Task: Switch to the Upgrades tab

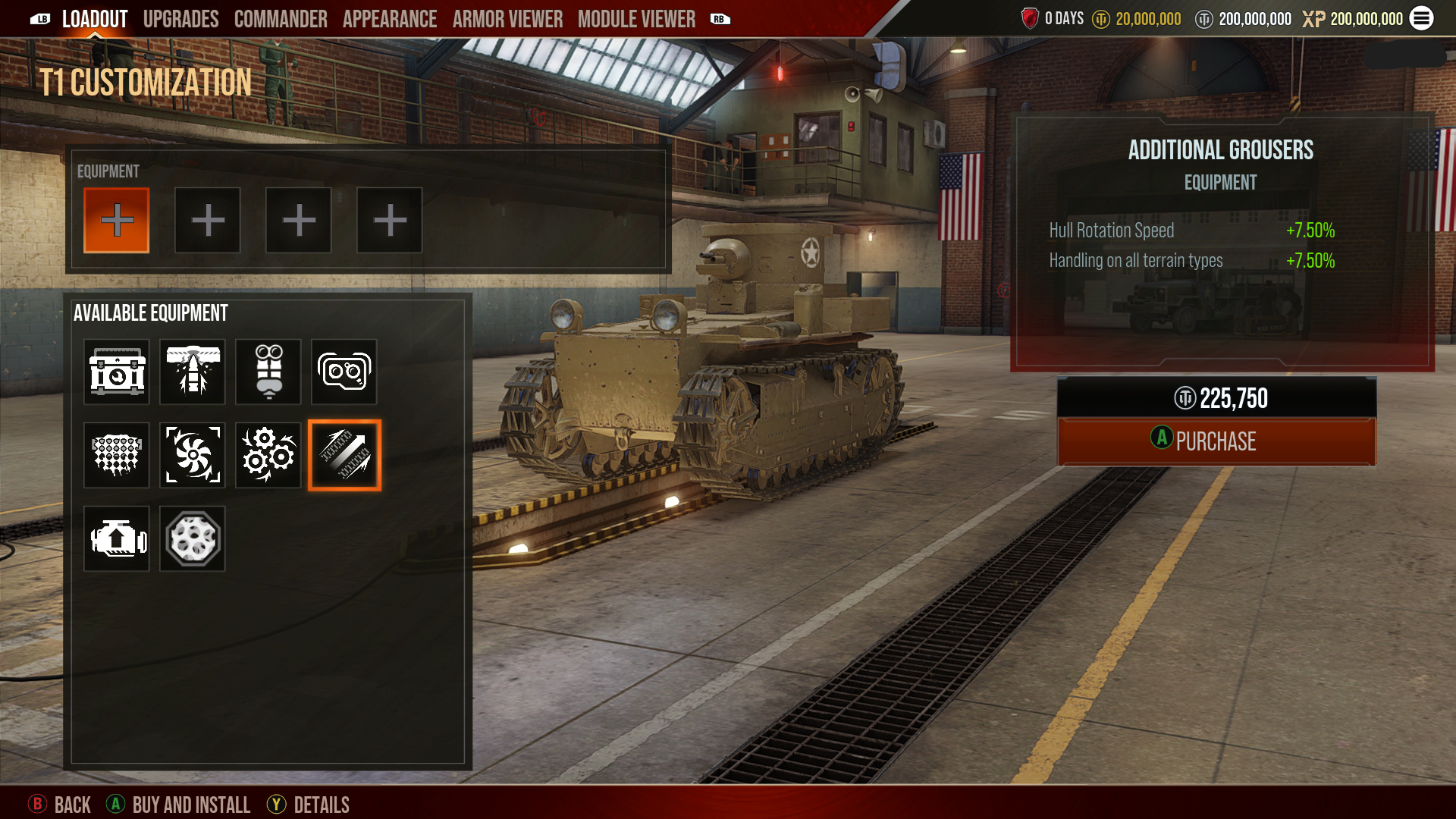Action: click(x=180, y=19)
